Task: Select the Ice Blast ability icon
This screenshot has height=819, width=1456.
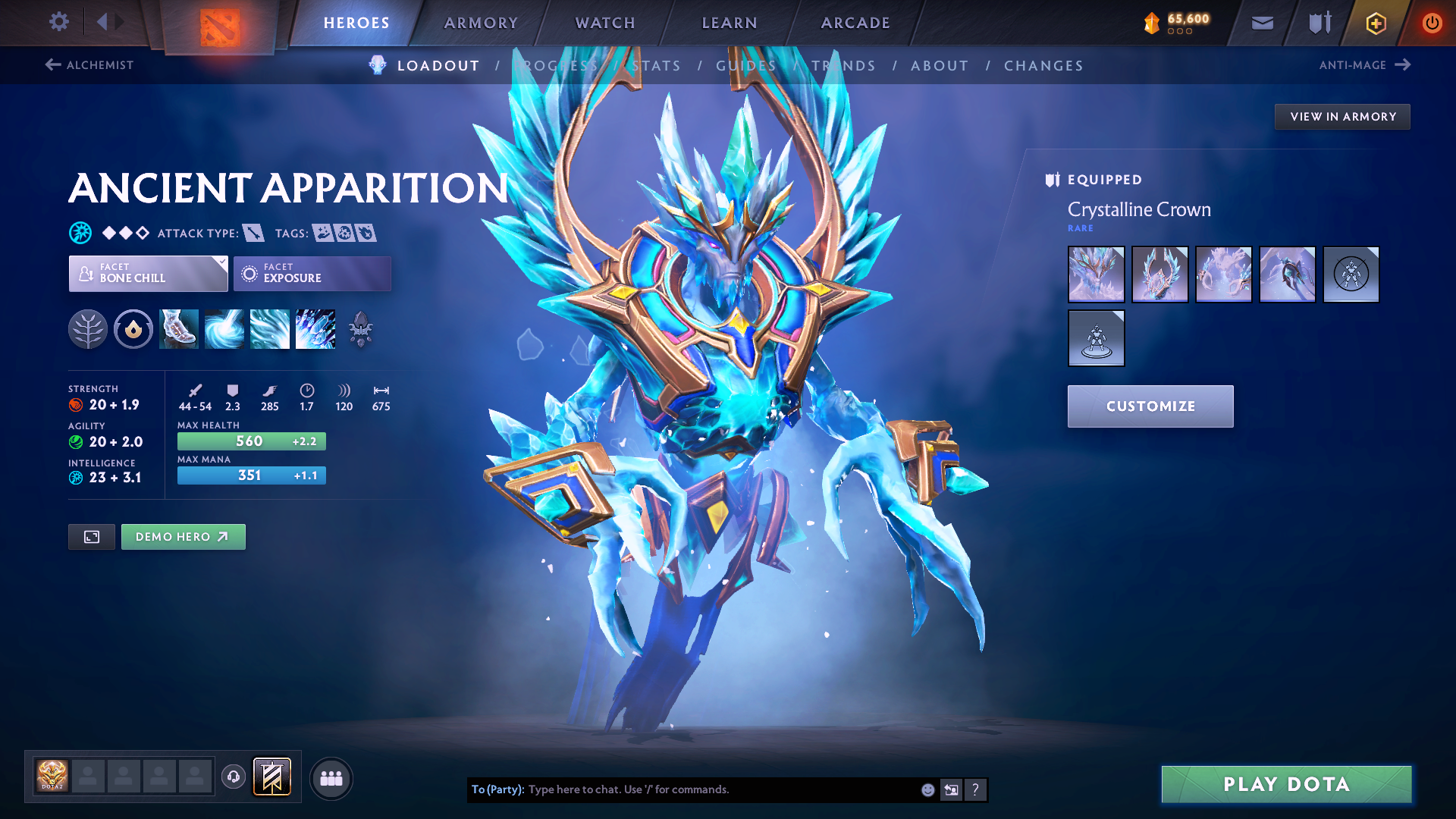Action: (315, 329)
